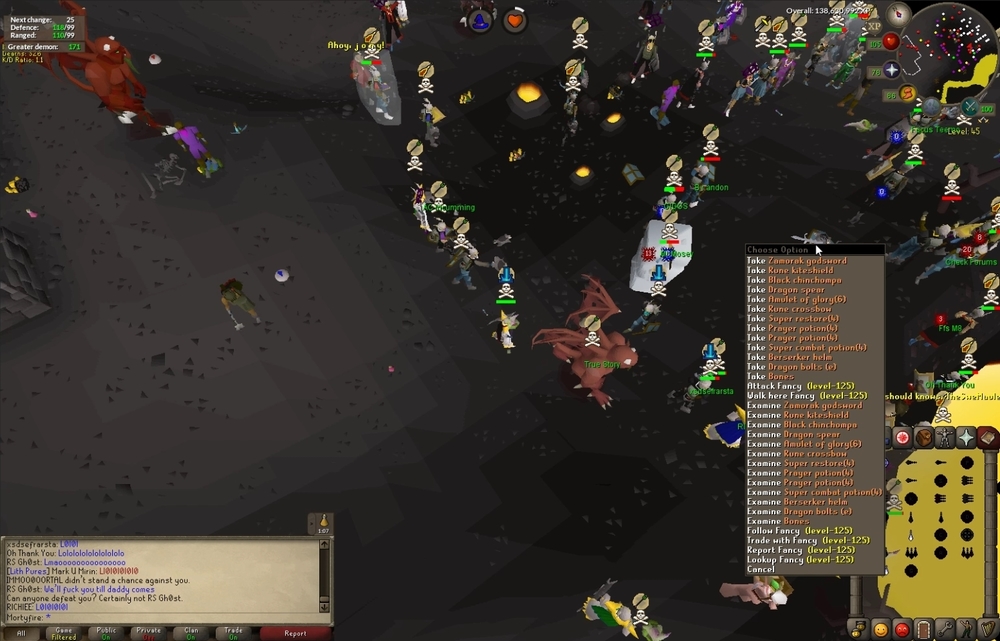Choose Attack Fancy option
This screenshot has height=641, width=1000.
coord(799,387)
